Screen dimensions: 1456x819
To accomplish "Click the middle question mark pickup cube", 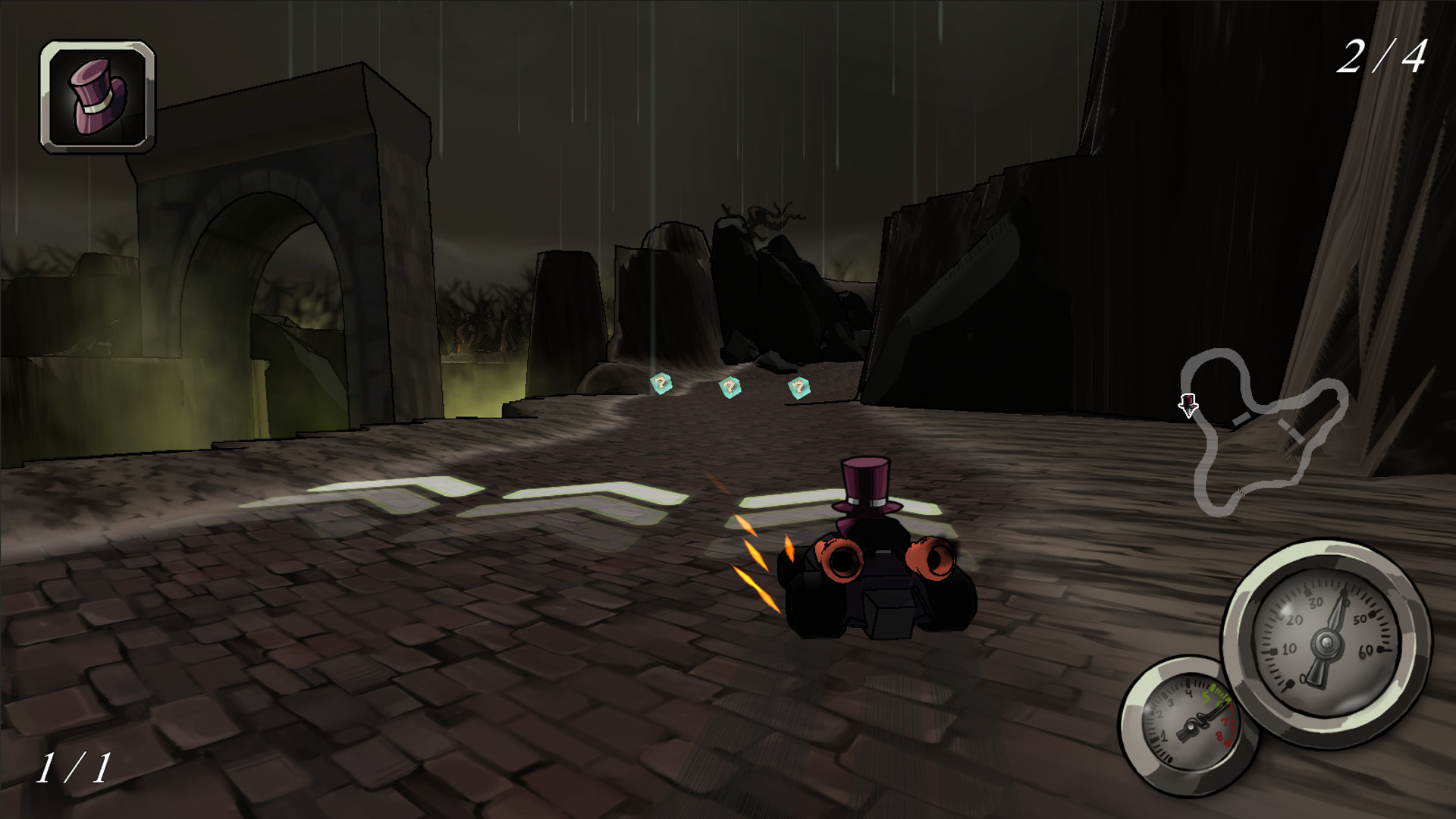I will [729, 387].
